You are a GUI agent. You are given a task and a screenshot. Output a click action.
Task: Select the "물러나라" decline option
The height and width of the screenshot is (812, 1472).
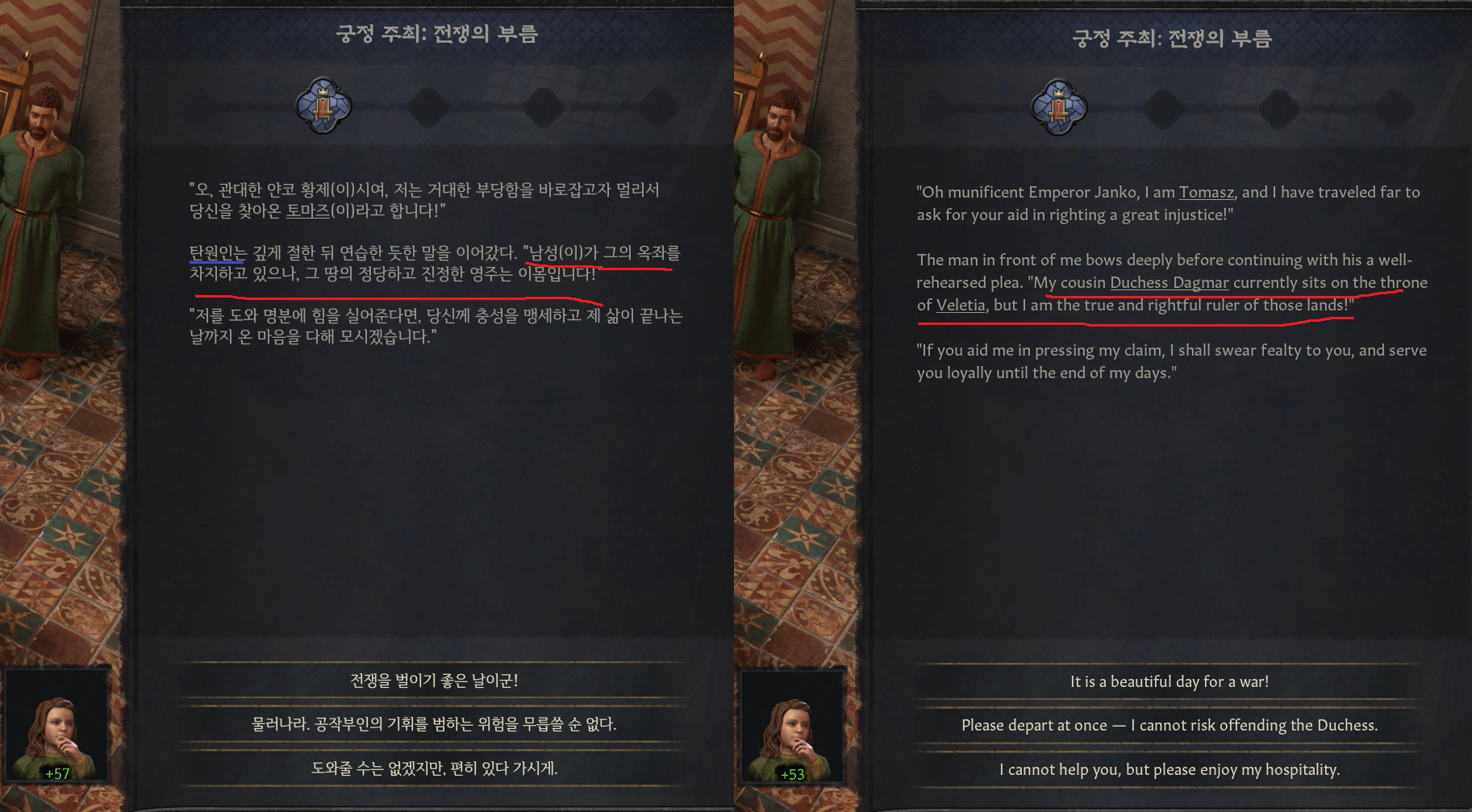point(432,724)
